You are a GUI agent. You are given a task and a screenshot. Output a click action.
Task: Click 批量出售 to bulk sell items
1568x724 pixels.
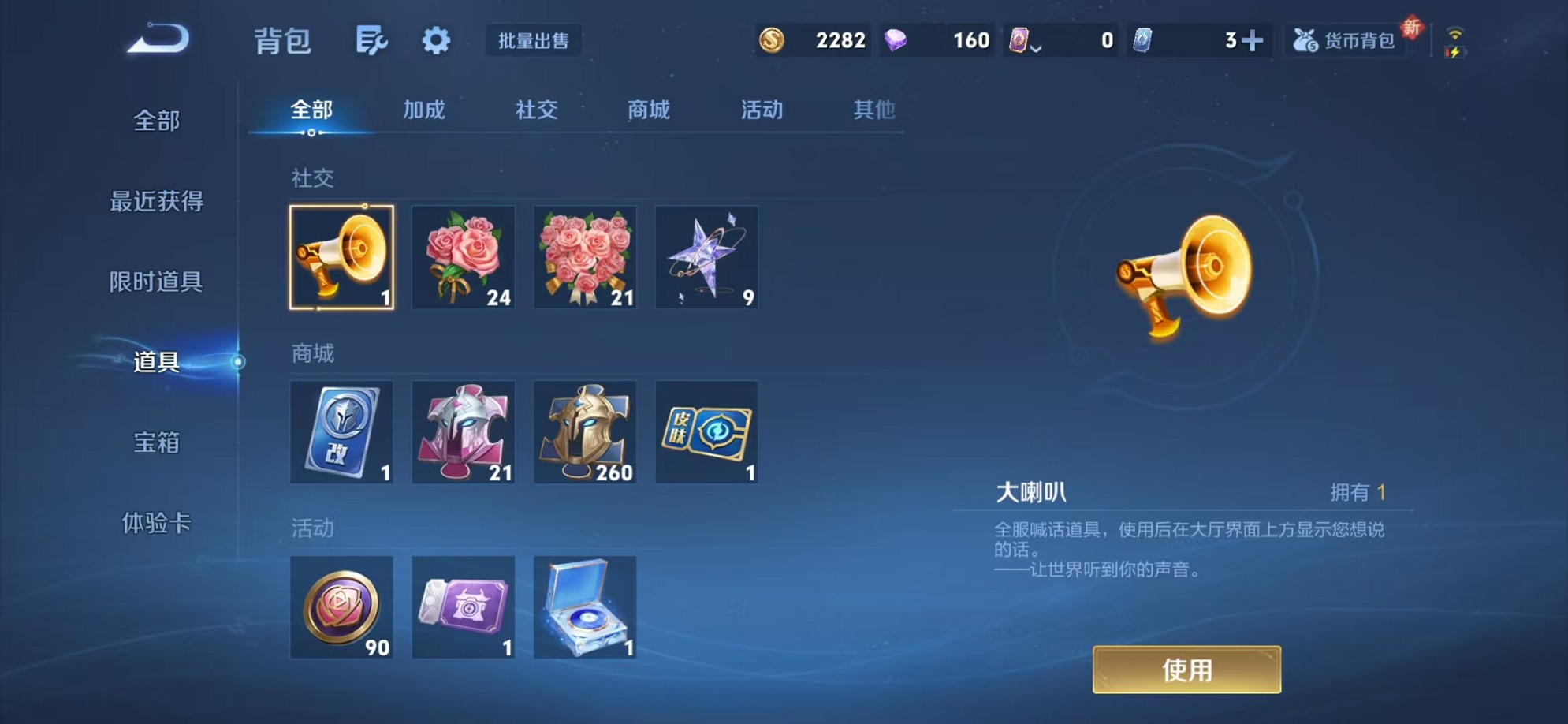(x=534, y=41)
